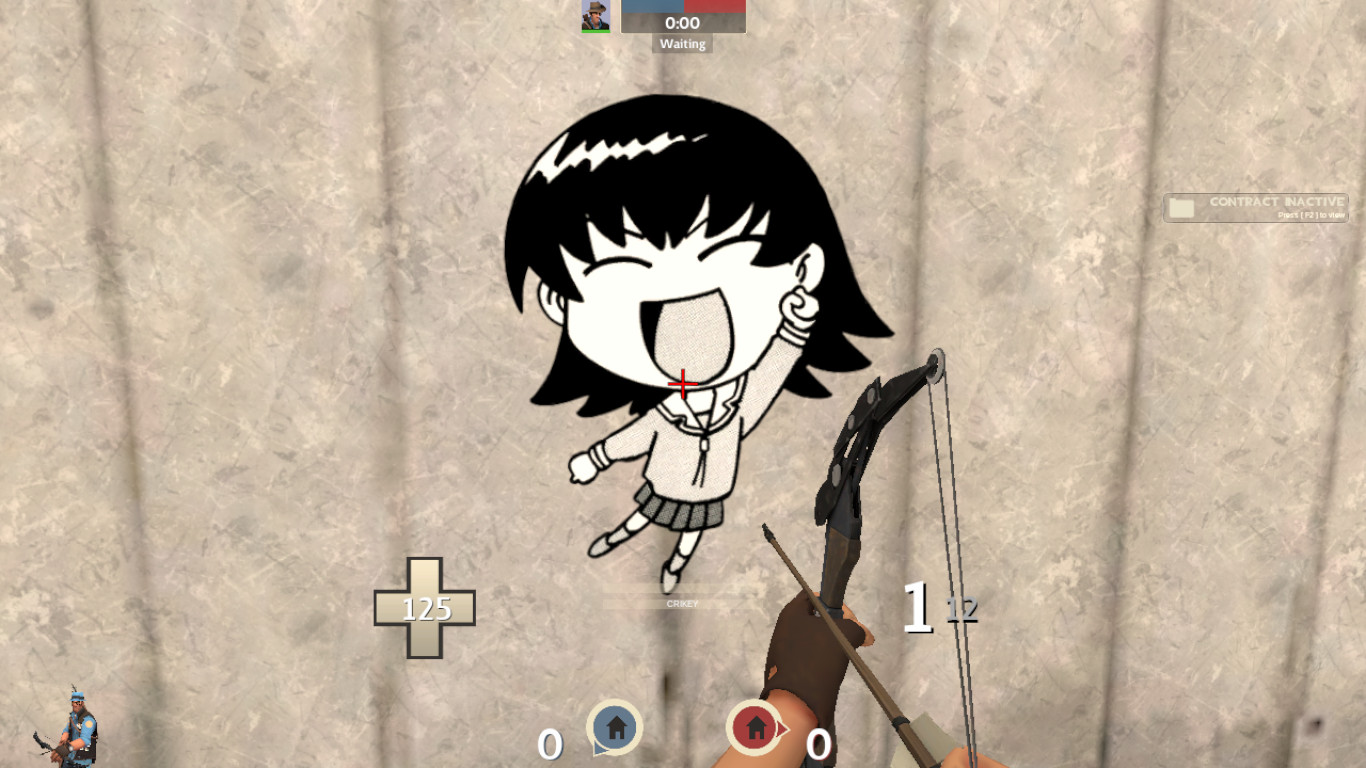Select the Waiting status label
The width and height of the screenshot is (1366, 768).
[683, 43]
